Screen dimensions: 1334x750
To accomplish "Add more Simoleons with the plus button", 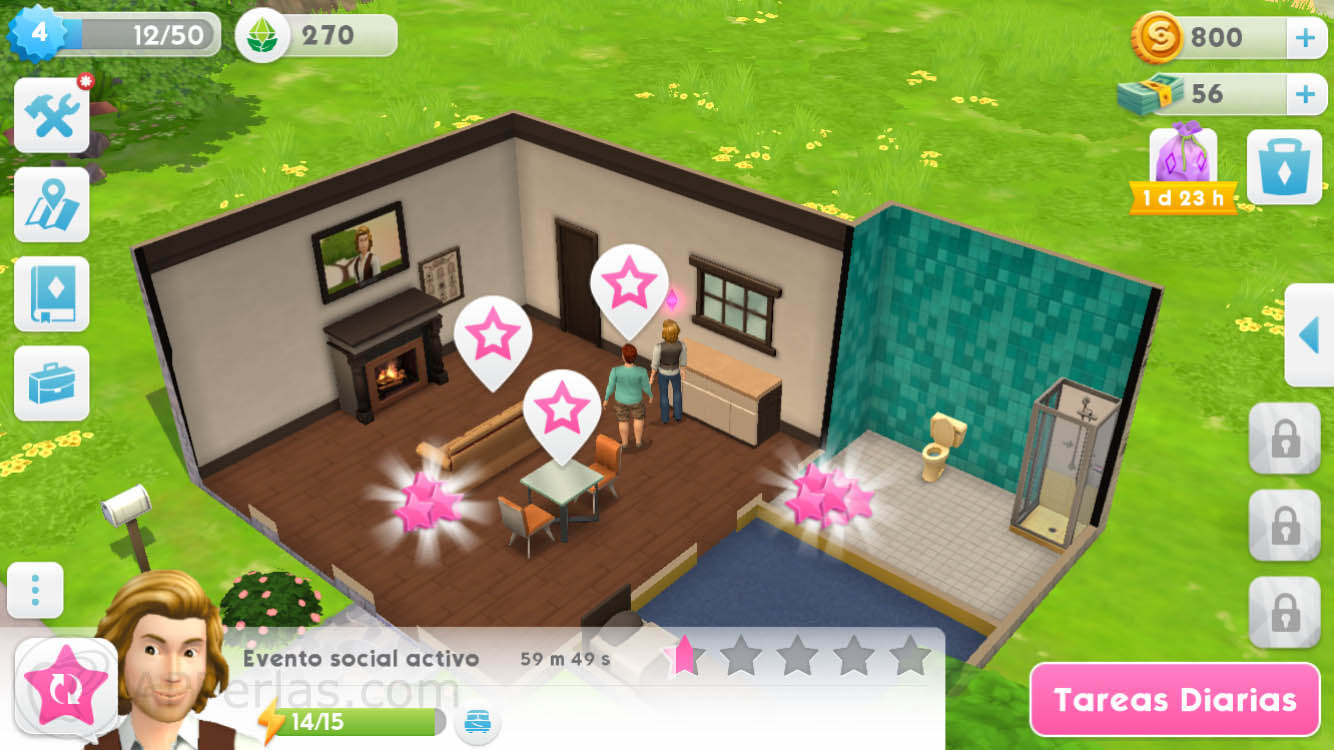I will 1305,39.
